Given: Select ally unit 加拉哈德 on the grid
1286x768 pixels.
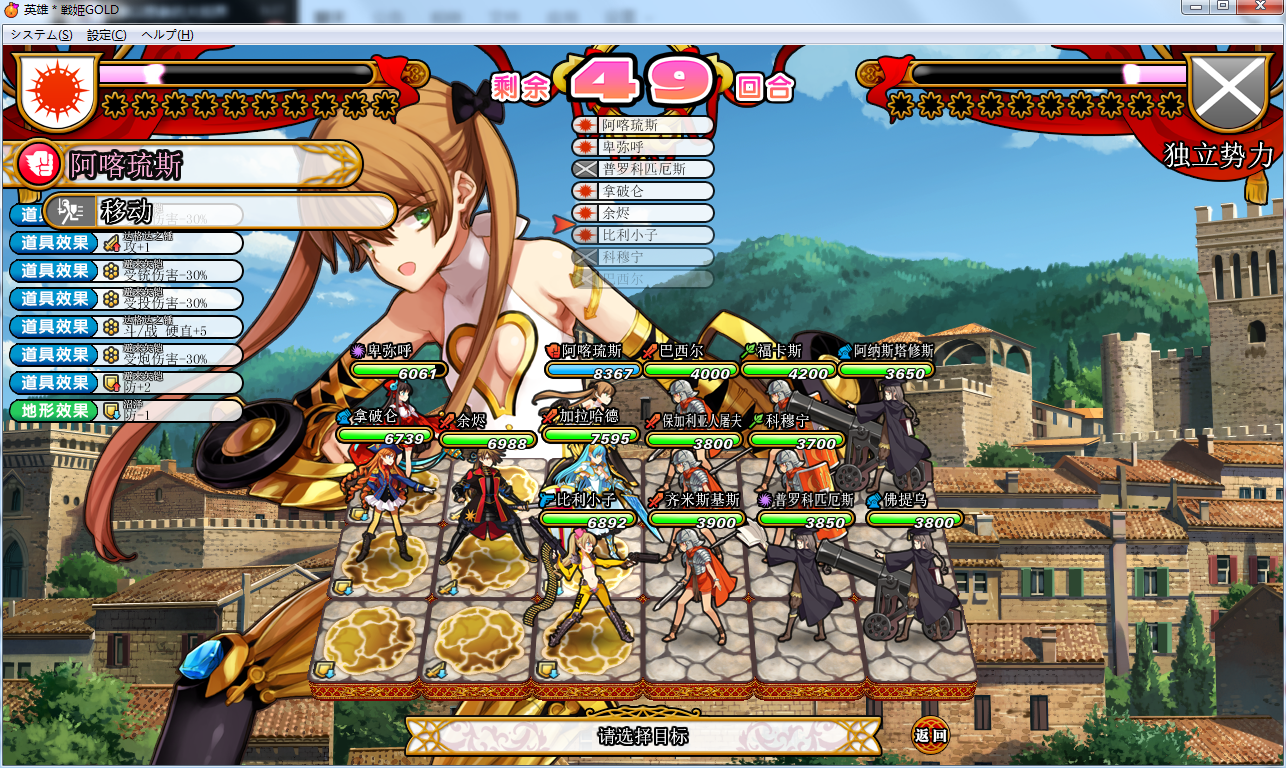Looking at the screenshot, I should click(x=590, y=480).
